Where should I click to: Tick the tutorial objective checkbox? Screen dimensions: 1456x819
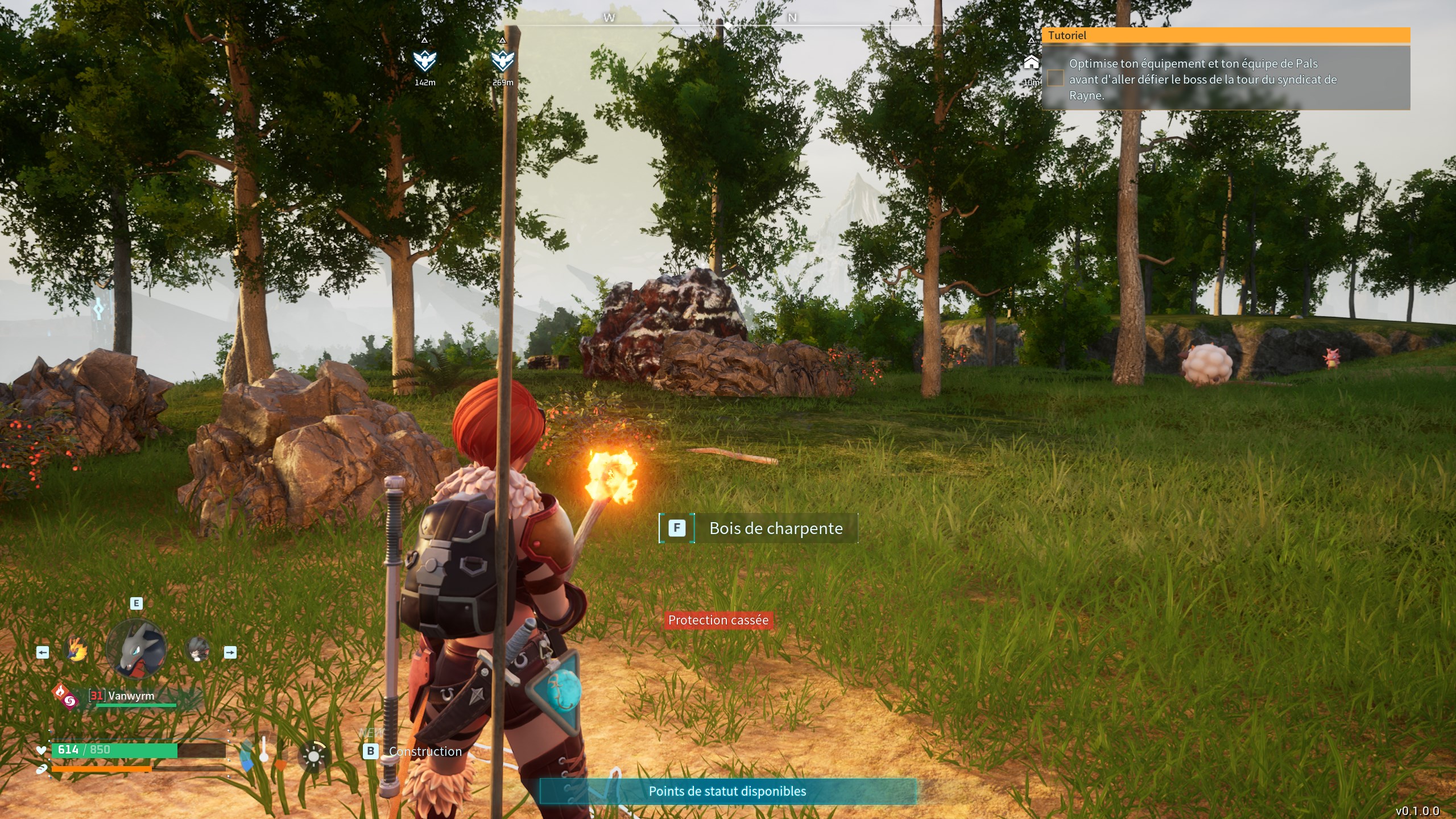(x=1056, y=78)
